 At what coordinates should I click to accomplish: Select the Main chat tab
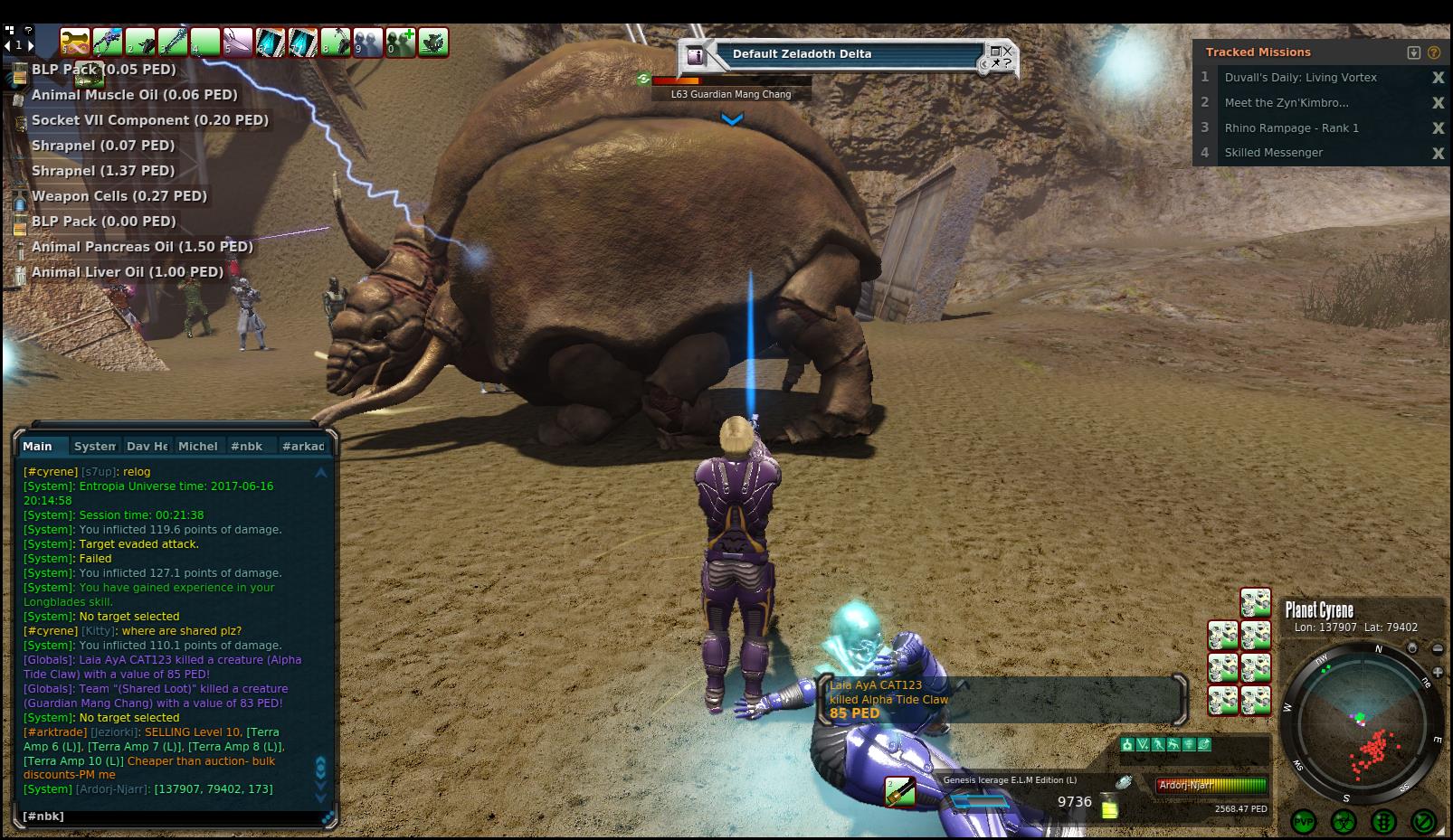(38, 446)
